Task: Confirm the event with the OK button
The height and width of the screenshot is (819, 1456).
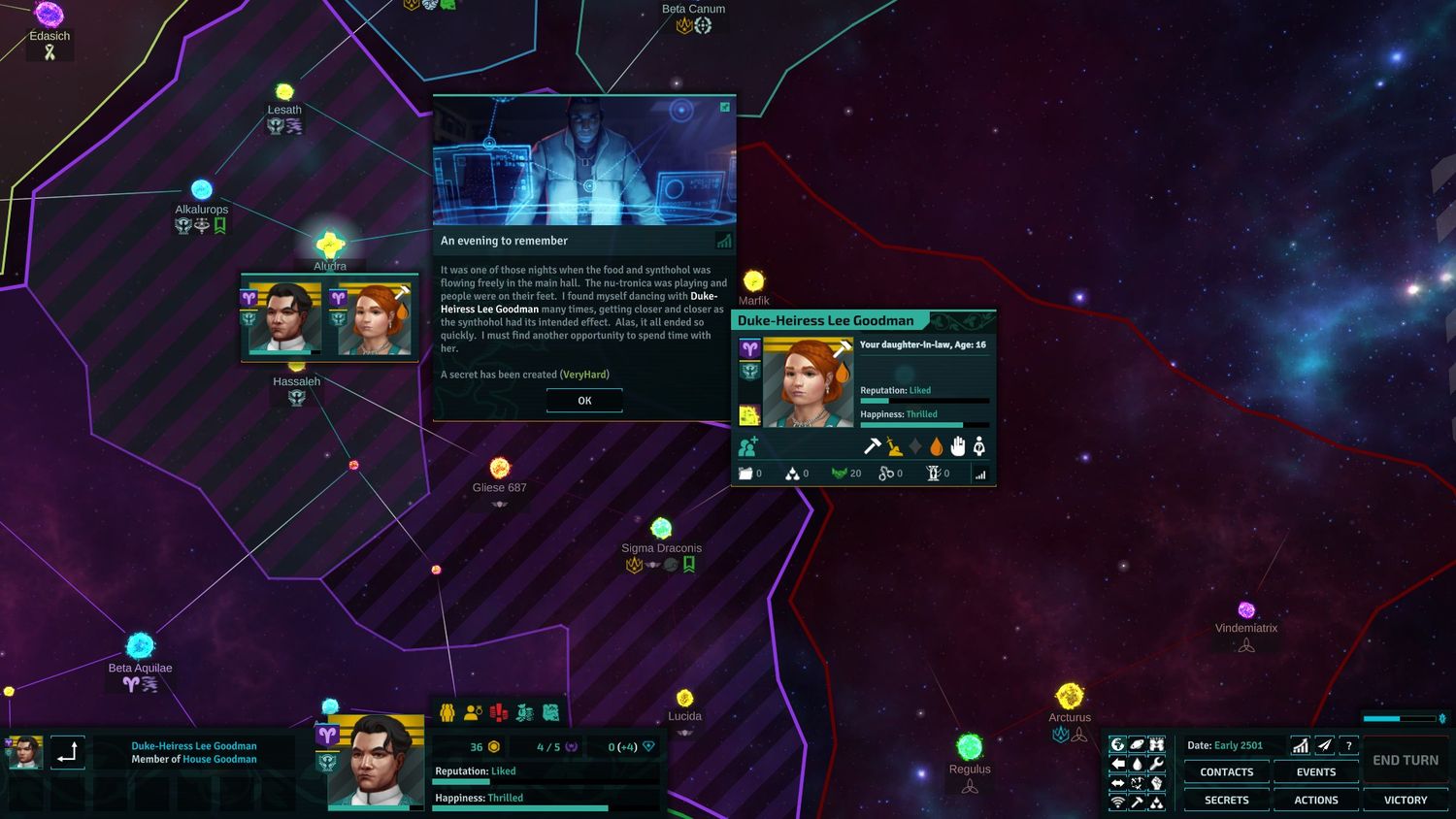Action: coord(584,401)
